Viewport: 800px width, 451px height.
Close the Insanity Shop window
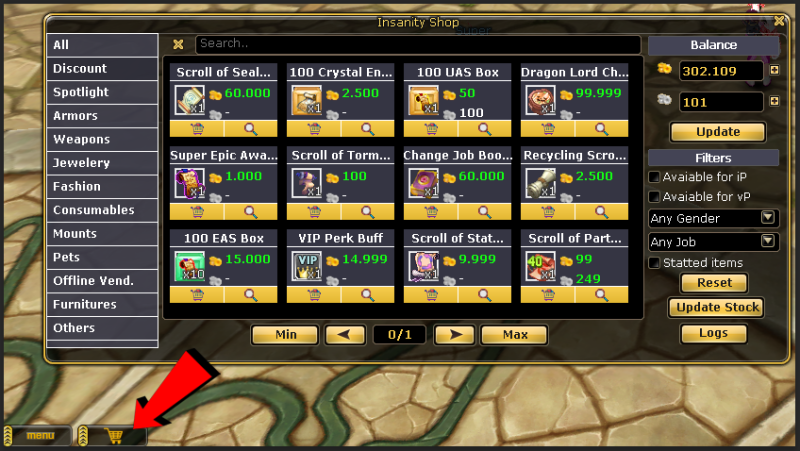pyautogui.click(x=779, y=20)
